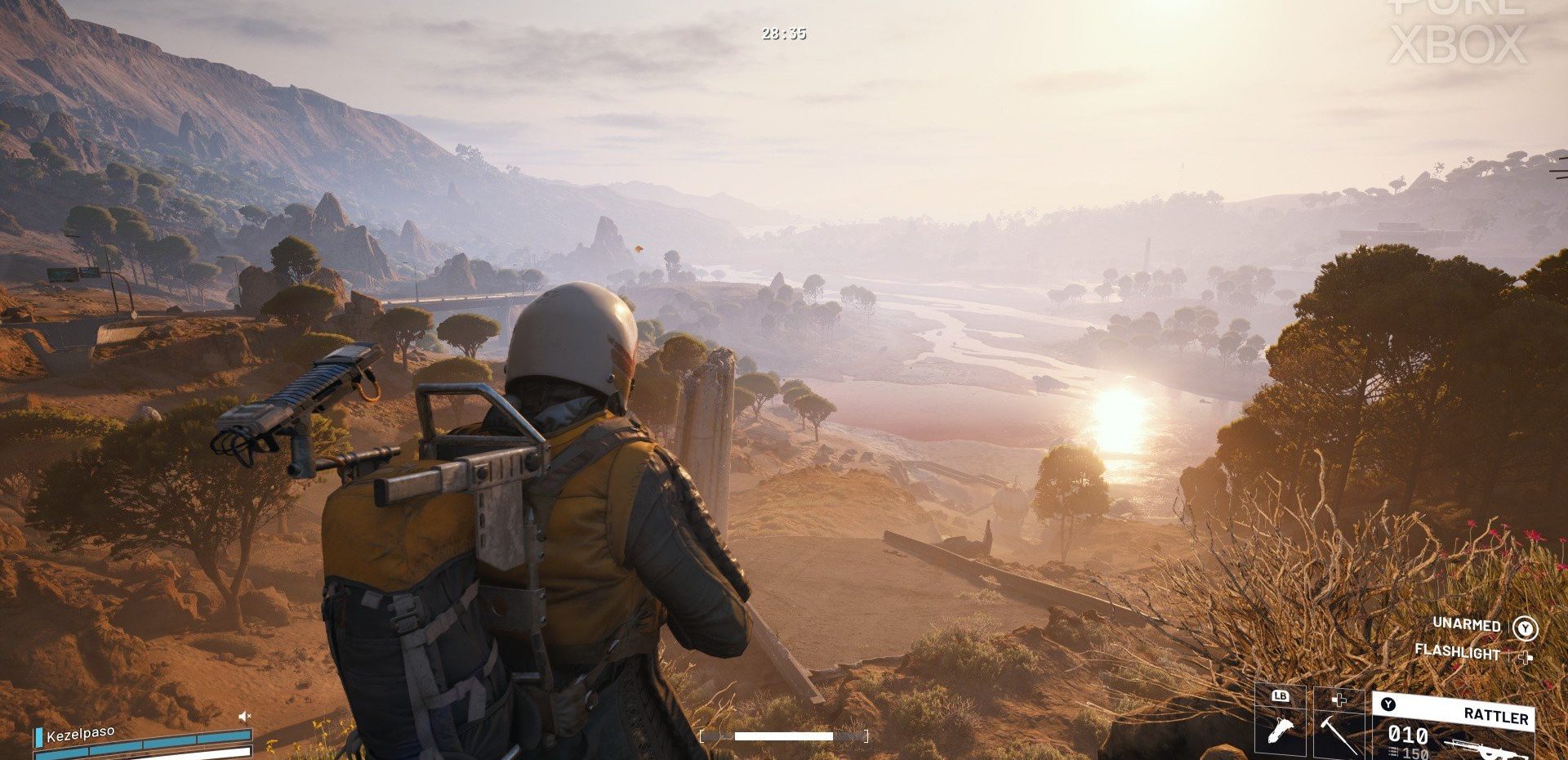Select the Rattler weapon panel
Screen dimensions: 1568x760
tap(1454, 727)
